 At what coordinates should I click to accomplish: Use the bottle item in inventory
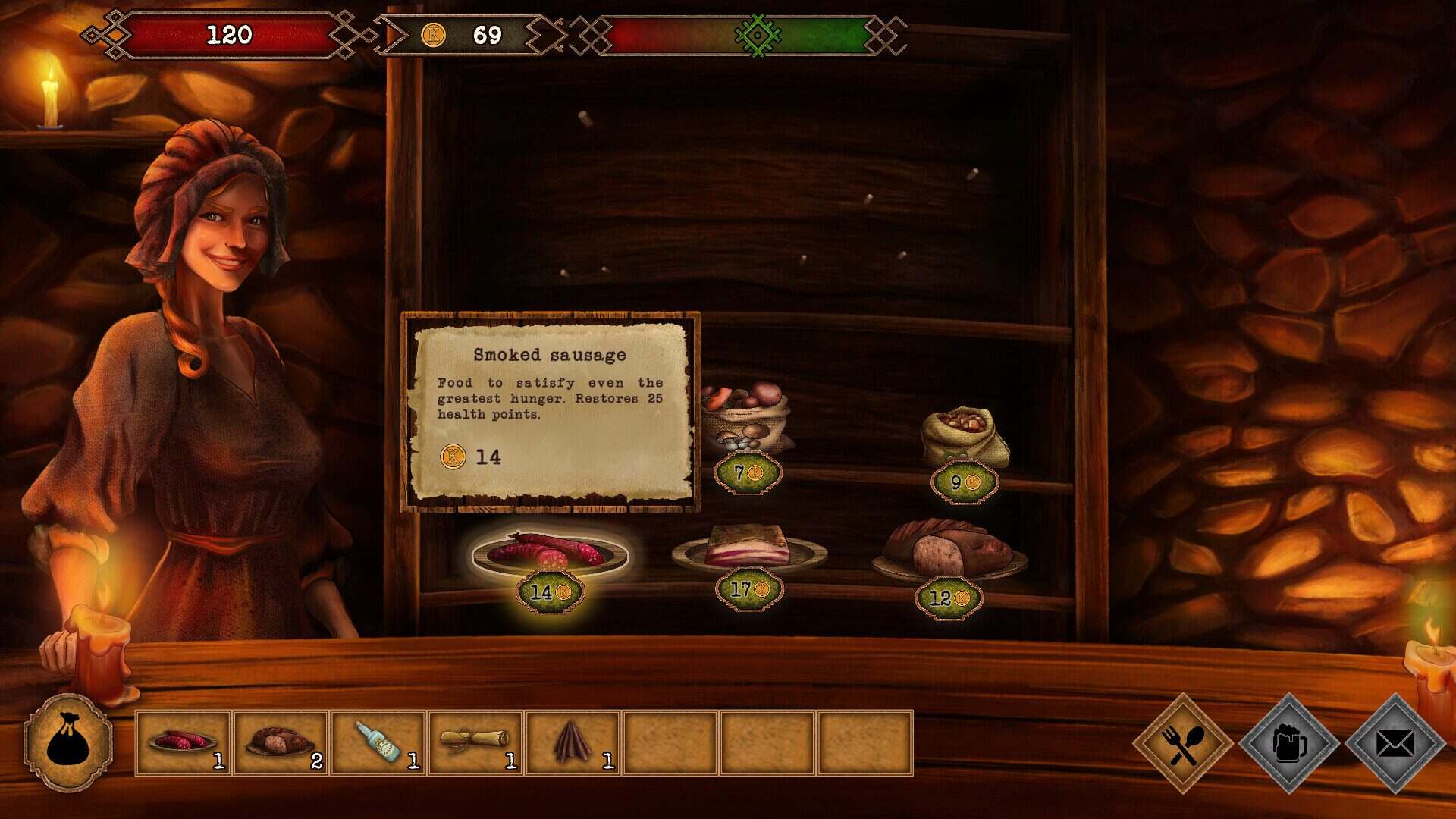pos(378,742)
